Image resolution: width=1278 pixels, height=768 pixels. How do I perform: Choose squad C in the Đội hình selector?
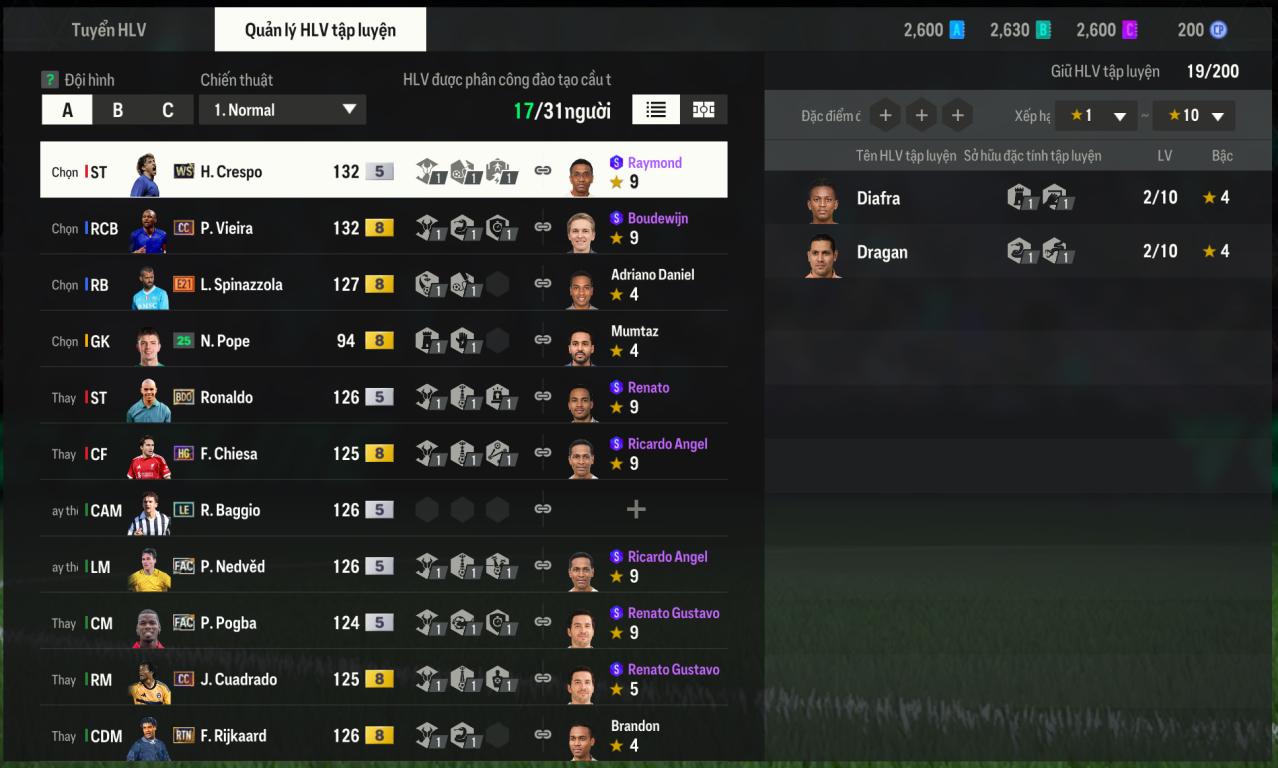168,110
